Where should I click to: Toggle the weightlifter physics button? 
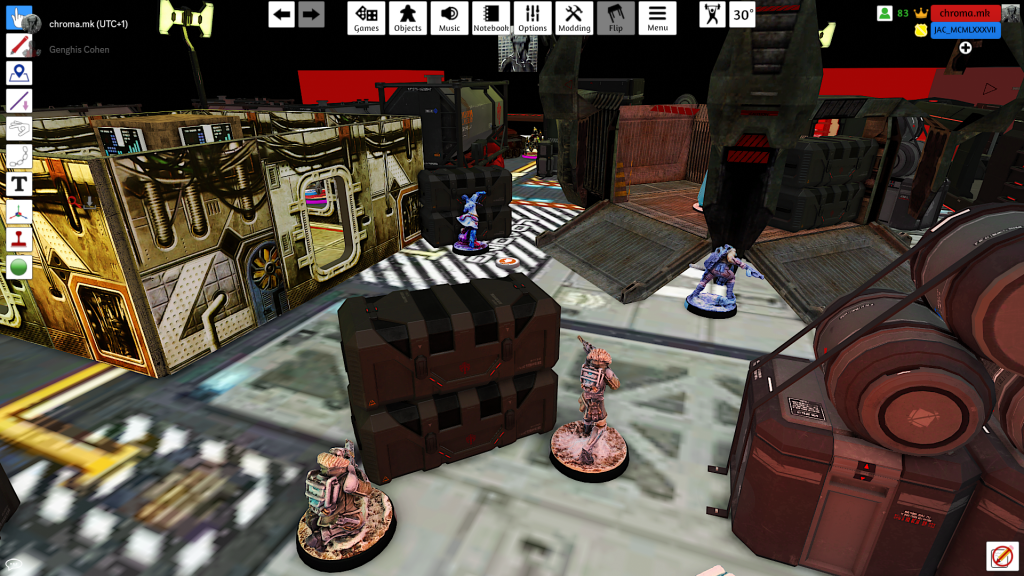pyautogui.click(x=712, y=14)
